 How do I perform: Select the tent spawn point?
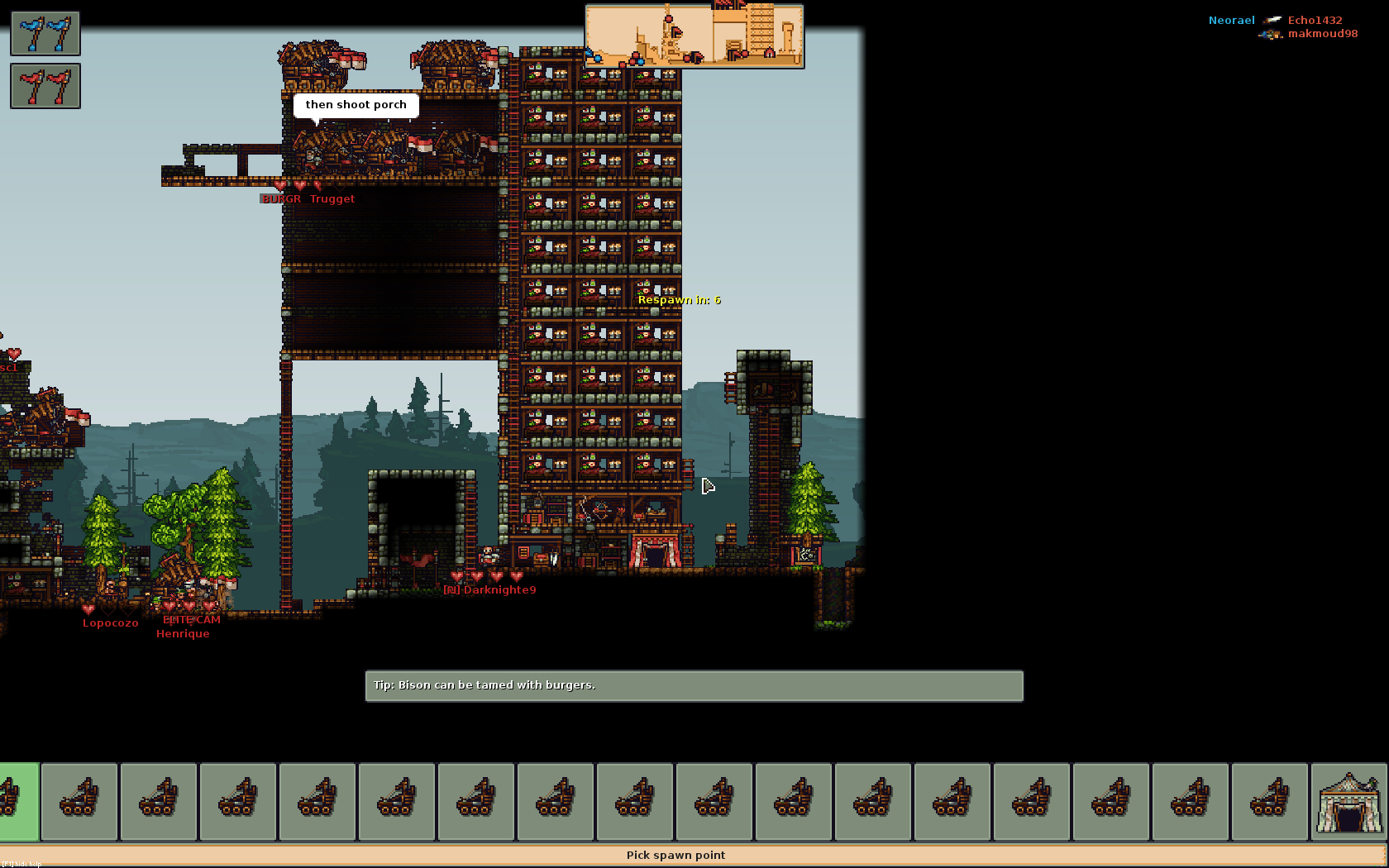[x=1348, y=802]
